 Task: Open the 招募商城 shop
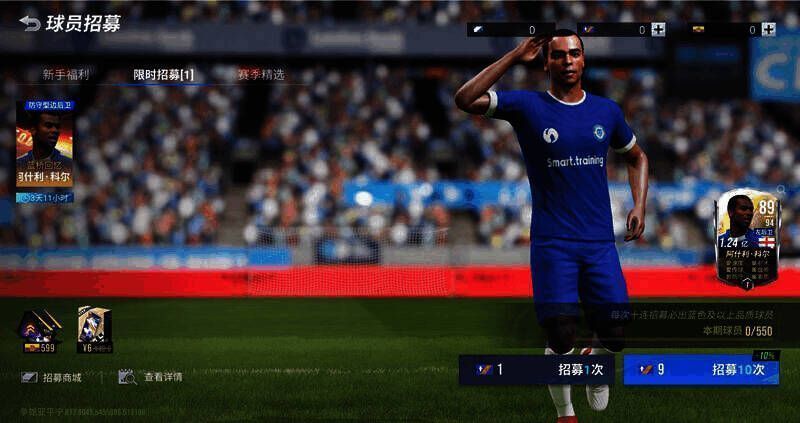click(52, 377)
